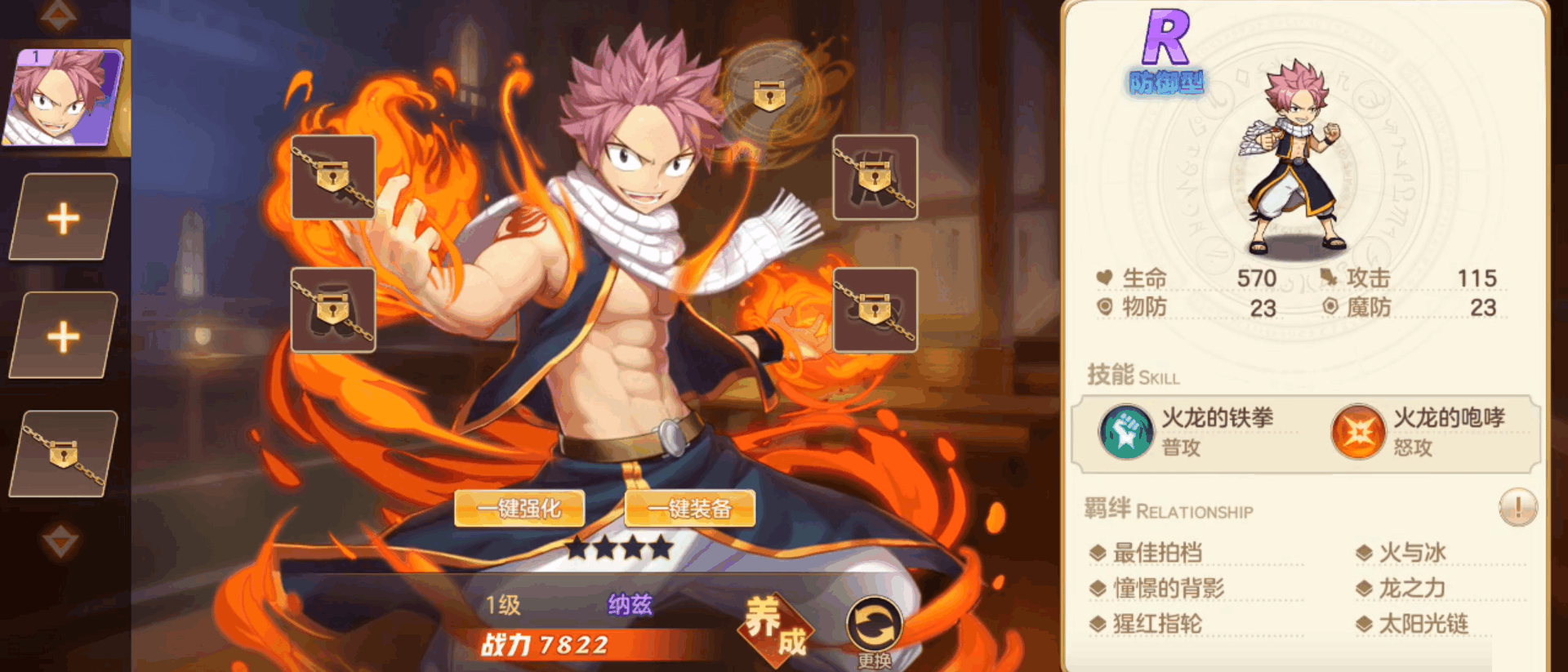Tap the 更换 swap character button
This screenshot has width=1568, height=672.
tap(874, 630)
